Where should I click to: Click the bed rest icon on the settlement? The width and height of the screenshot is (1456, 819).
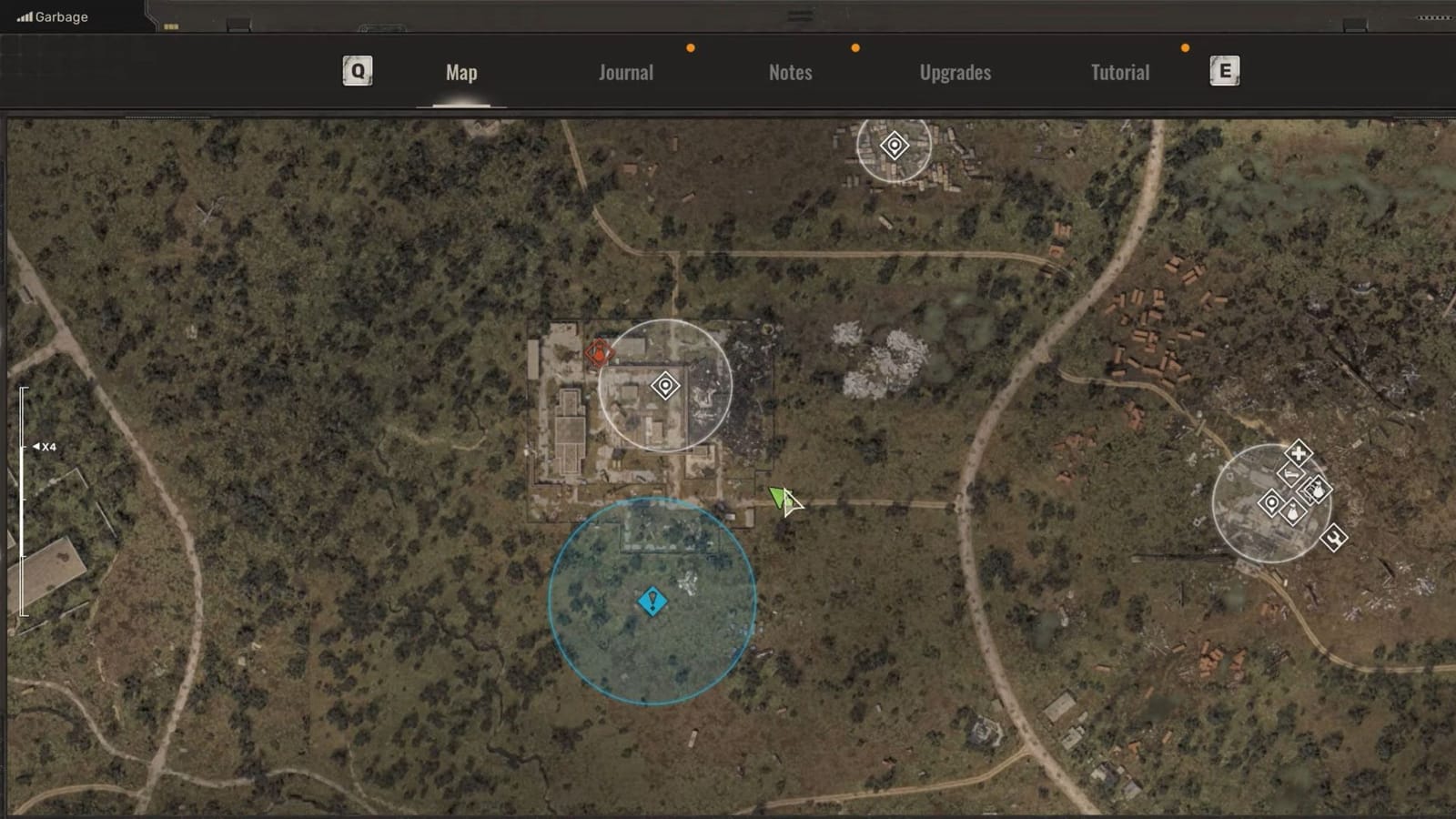coord(1293,472)
